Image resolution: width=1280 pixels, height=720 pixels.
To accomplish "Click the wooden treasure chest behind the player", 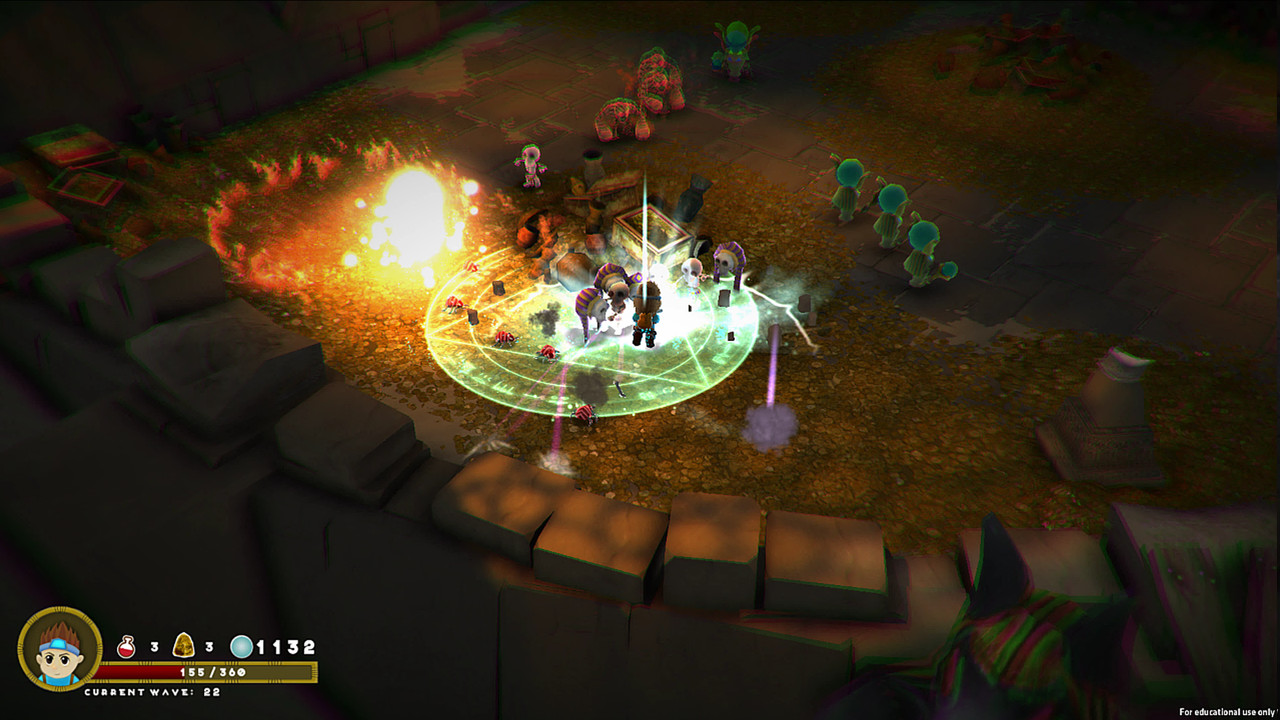I will pyautogui.click(x=650, y=235).
